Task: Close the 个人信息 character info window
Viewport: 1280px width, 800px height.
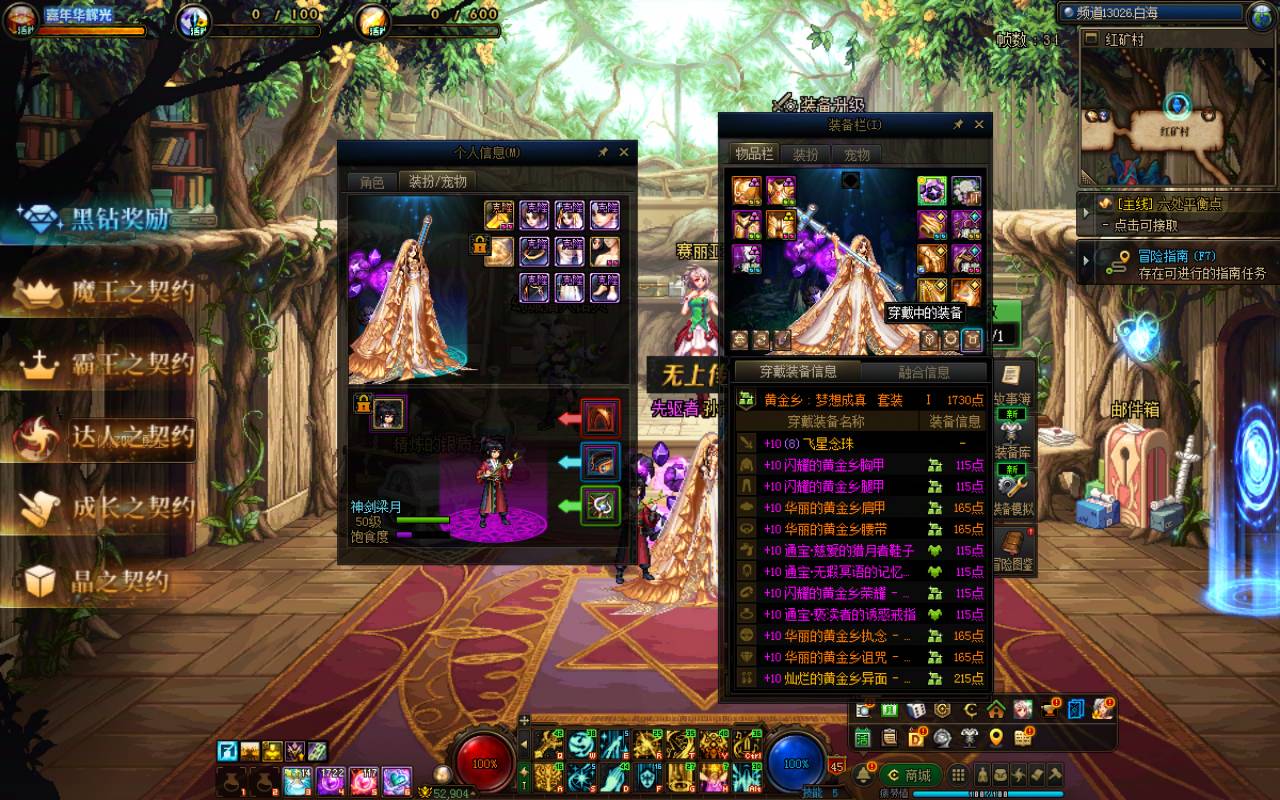Action: [624, 152]
